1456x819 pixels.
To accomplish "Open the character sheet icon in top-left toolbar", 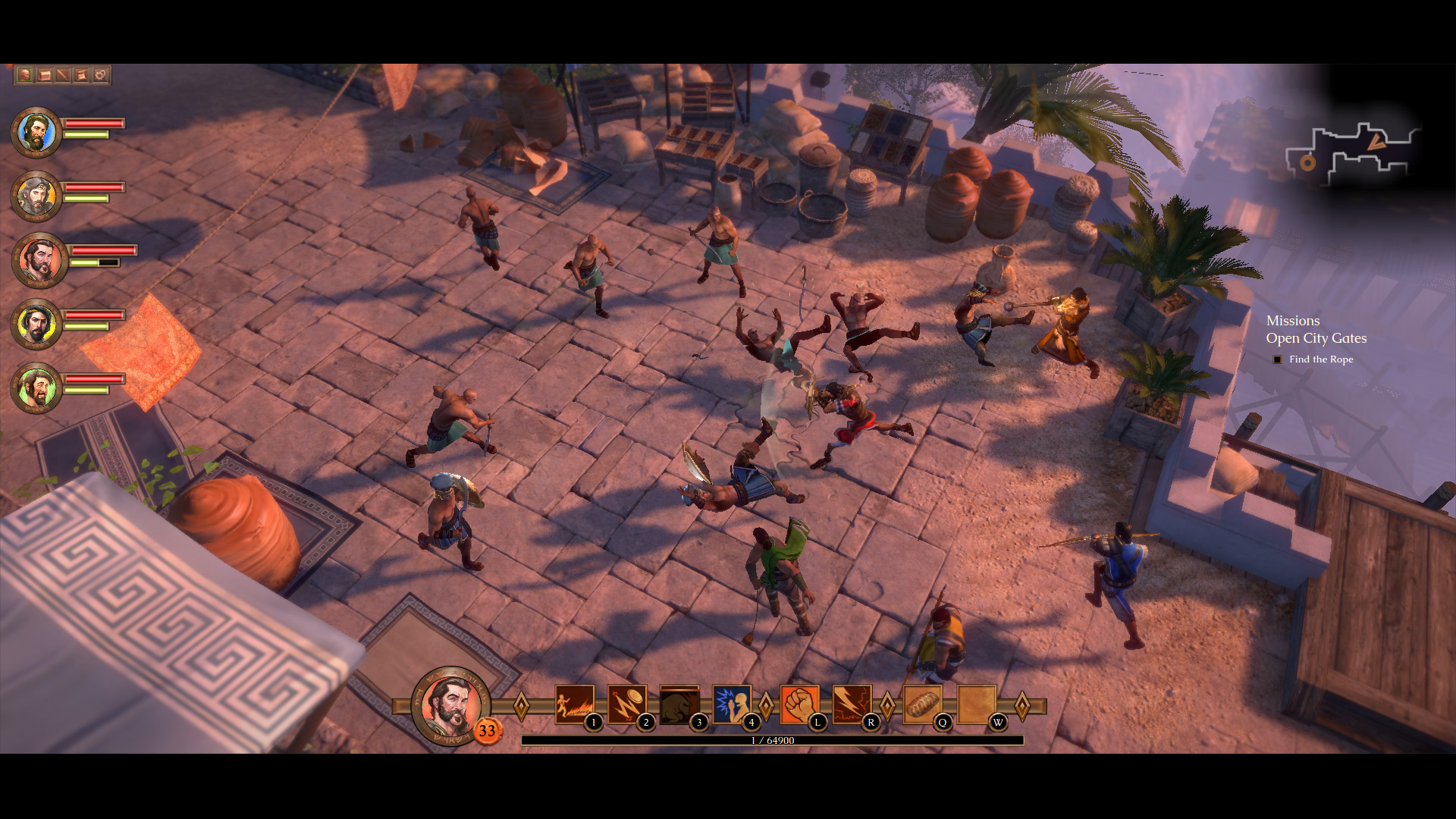I will coord(24,75).
